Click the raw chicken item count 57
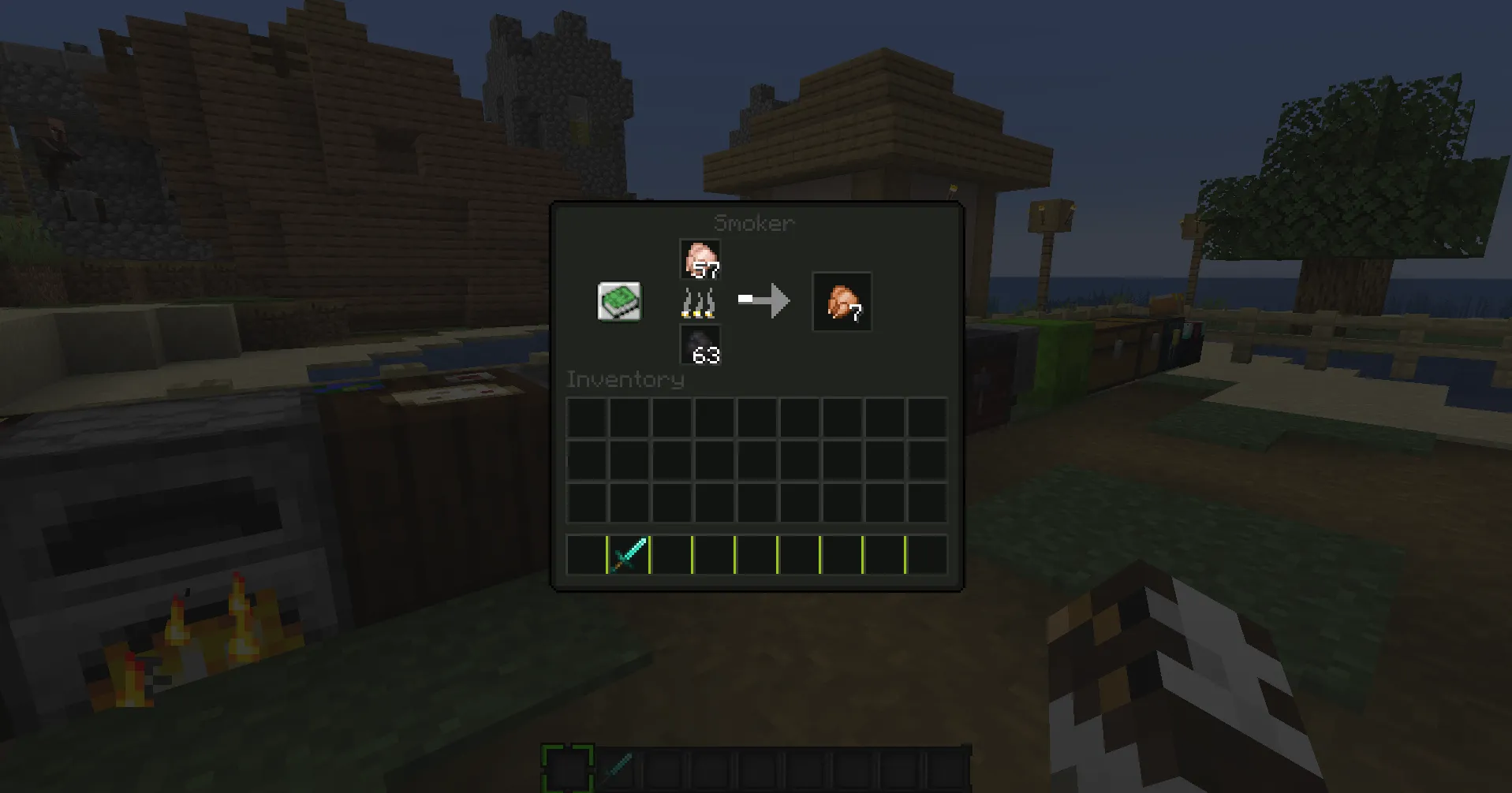The height and width of the screenshot is (793, 1512). (707, 271)
